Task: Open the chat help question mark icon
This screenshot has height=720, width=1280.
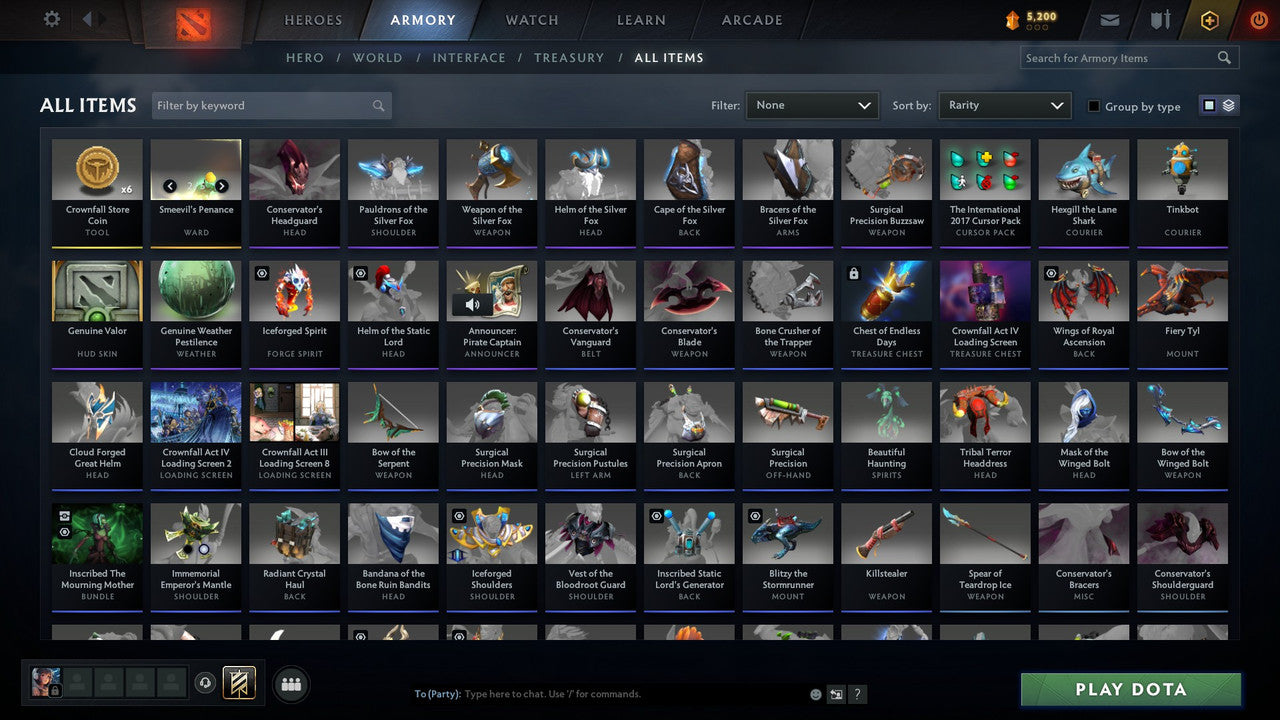Action: pos(857,693)
